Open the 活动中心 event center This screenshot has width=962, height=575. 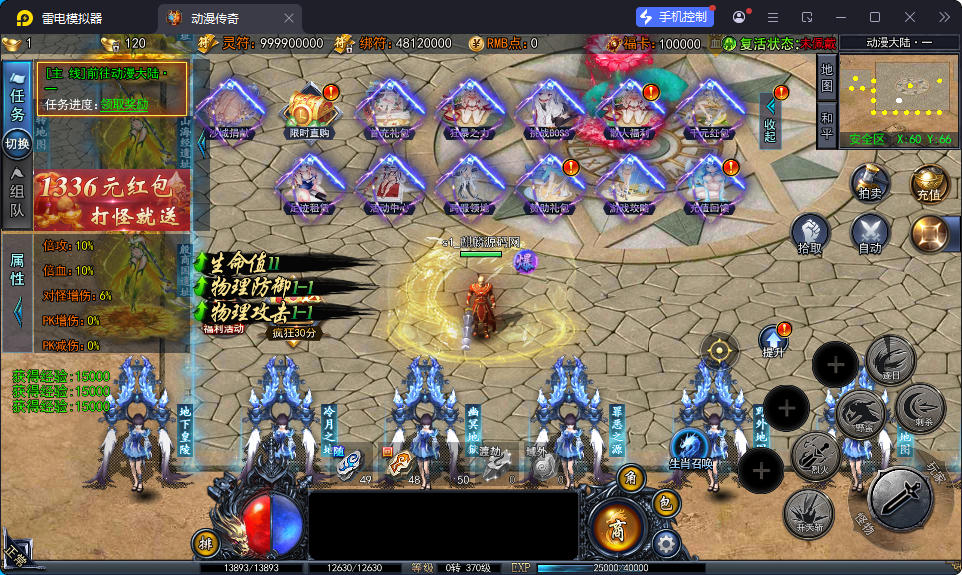pos(388,186)
